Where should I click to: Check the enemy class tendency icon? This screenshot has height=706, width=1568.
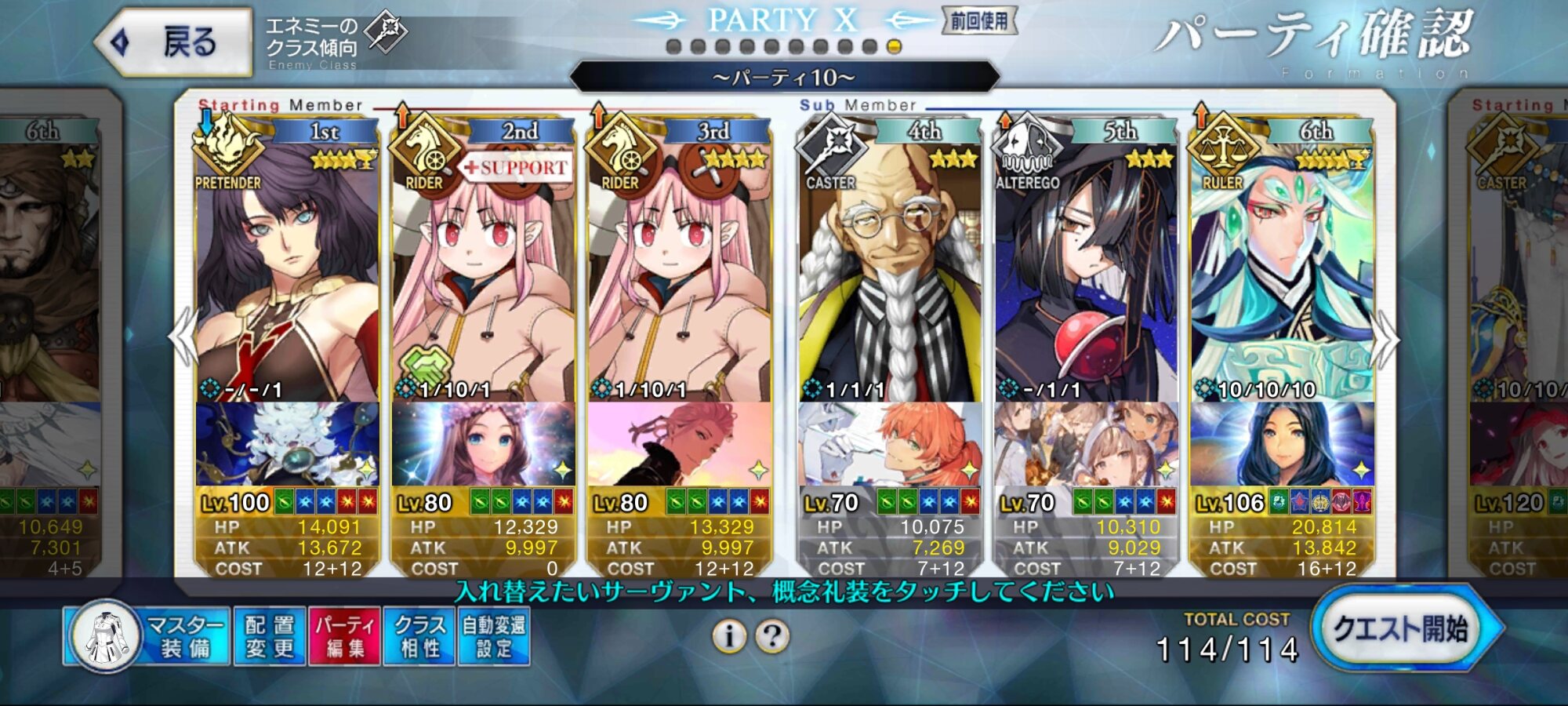tap(387, 32)
